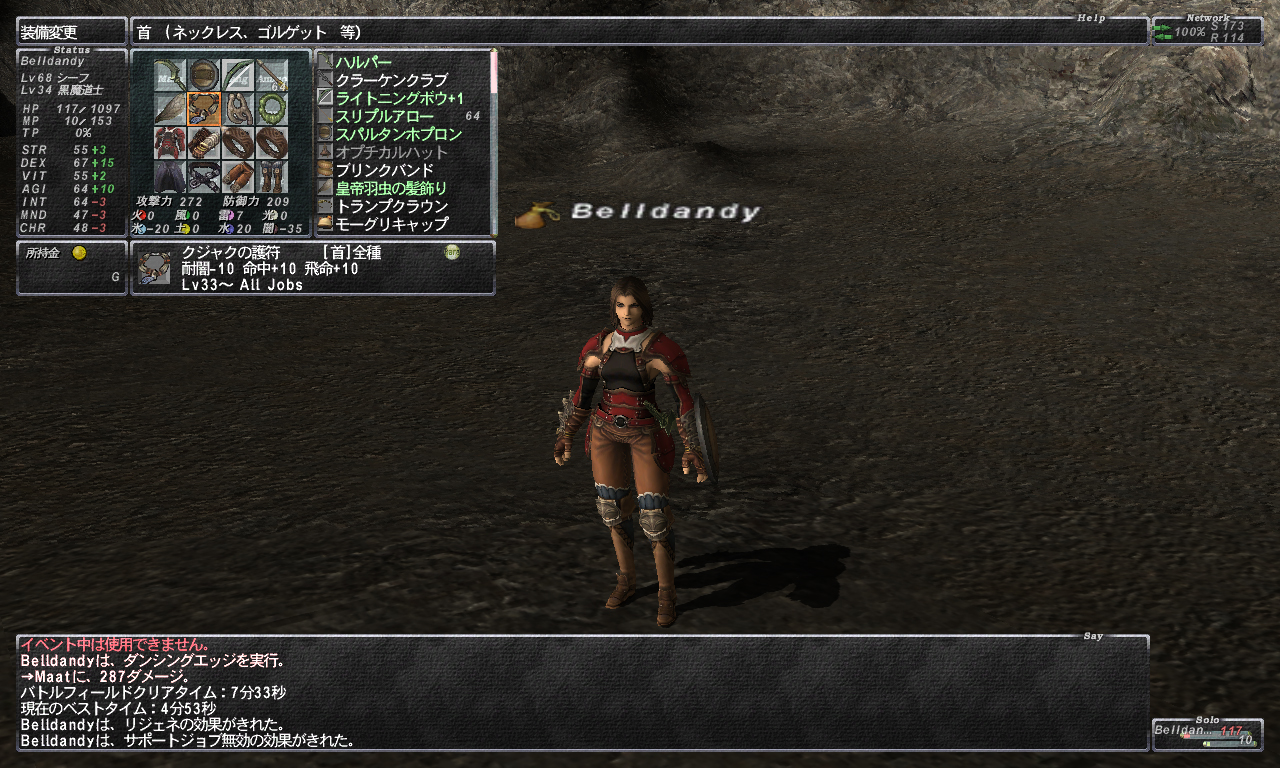Select the arrow ammo slot
1280x768 pixels.
[271, 74]
